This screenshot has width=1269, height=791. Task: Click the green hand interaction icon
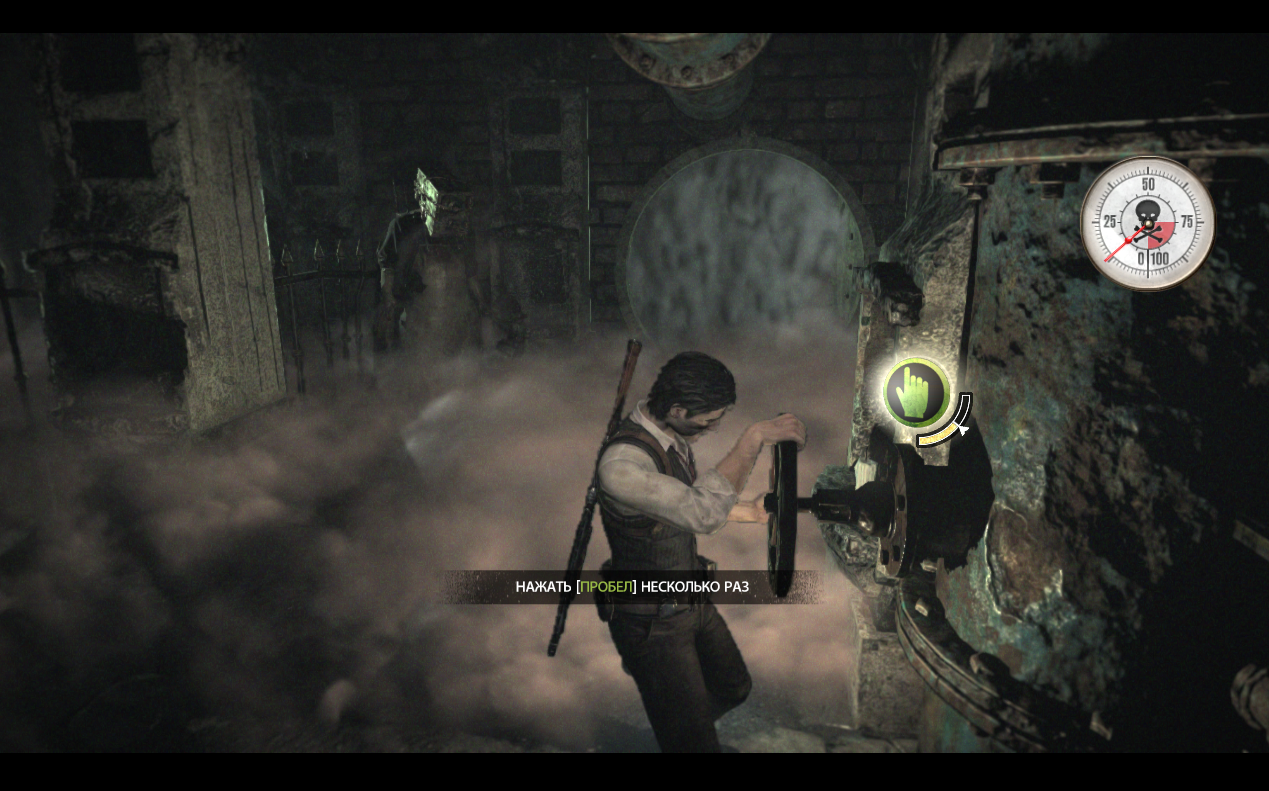[916, 391]
